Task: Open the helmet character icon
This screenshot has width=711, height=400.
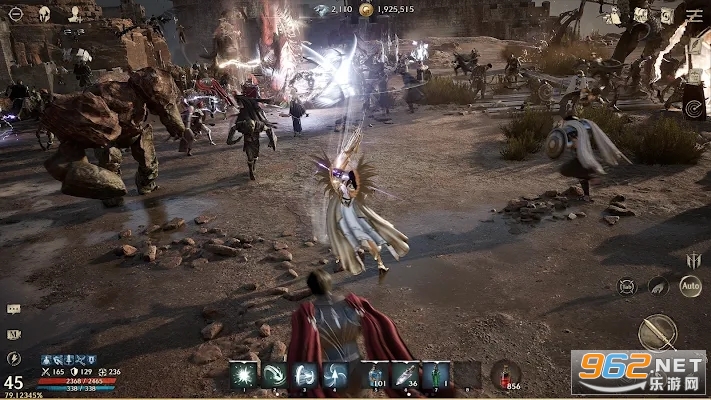Action: point(44,14)
